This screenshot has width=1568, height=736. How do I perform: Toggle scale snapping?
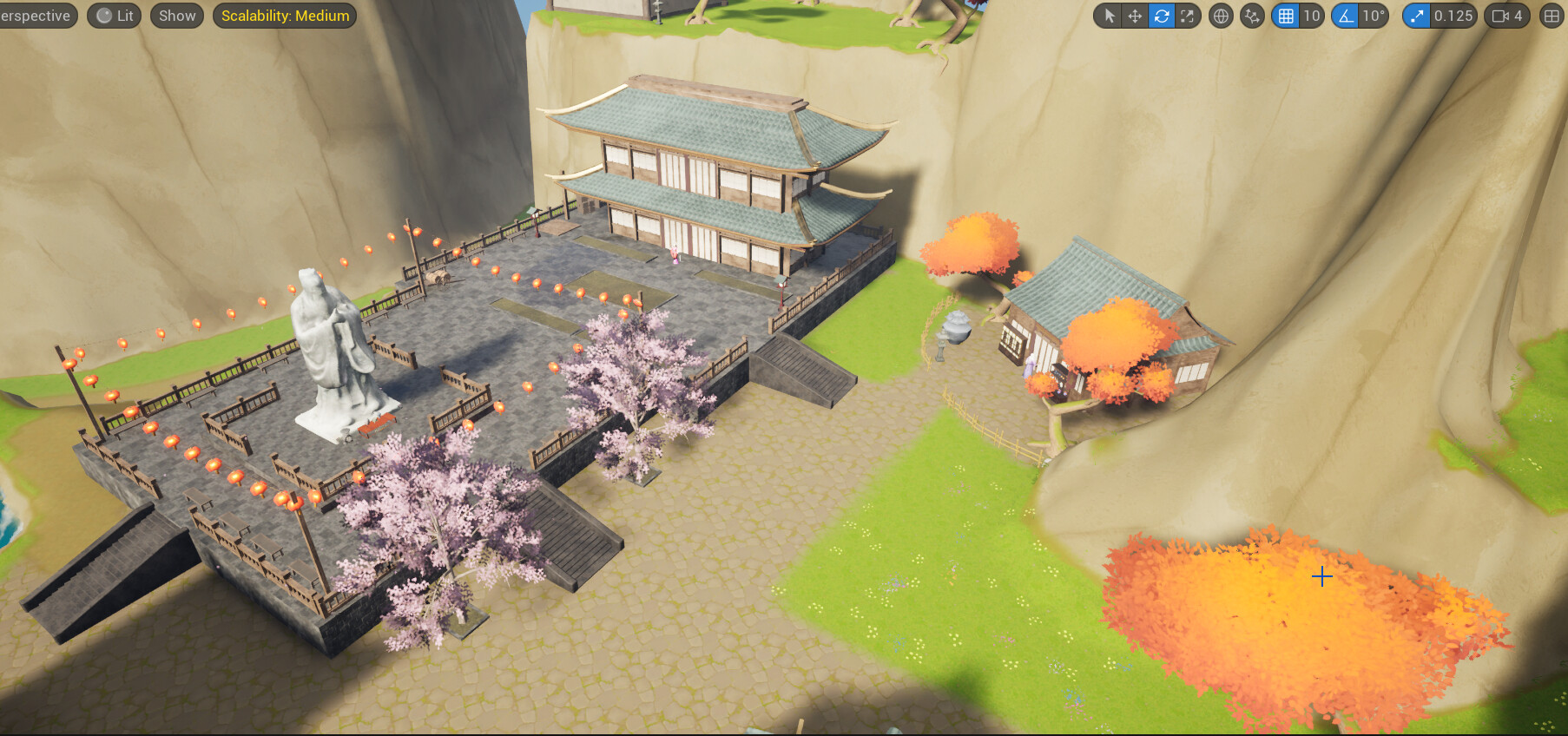coord(1416,16)
